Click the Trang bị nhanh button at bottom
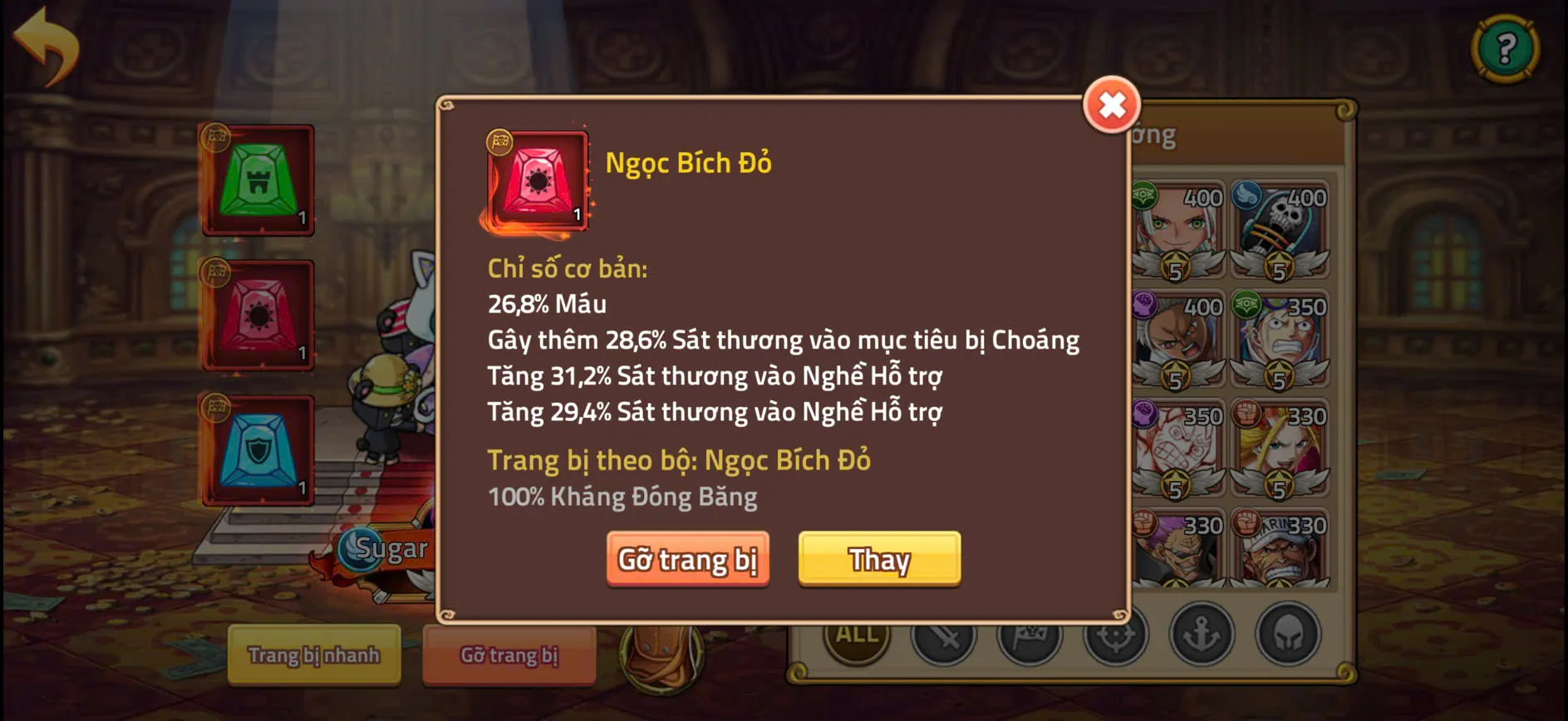1568x721 pixels. tap(313, 655)
